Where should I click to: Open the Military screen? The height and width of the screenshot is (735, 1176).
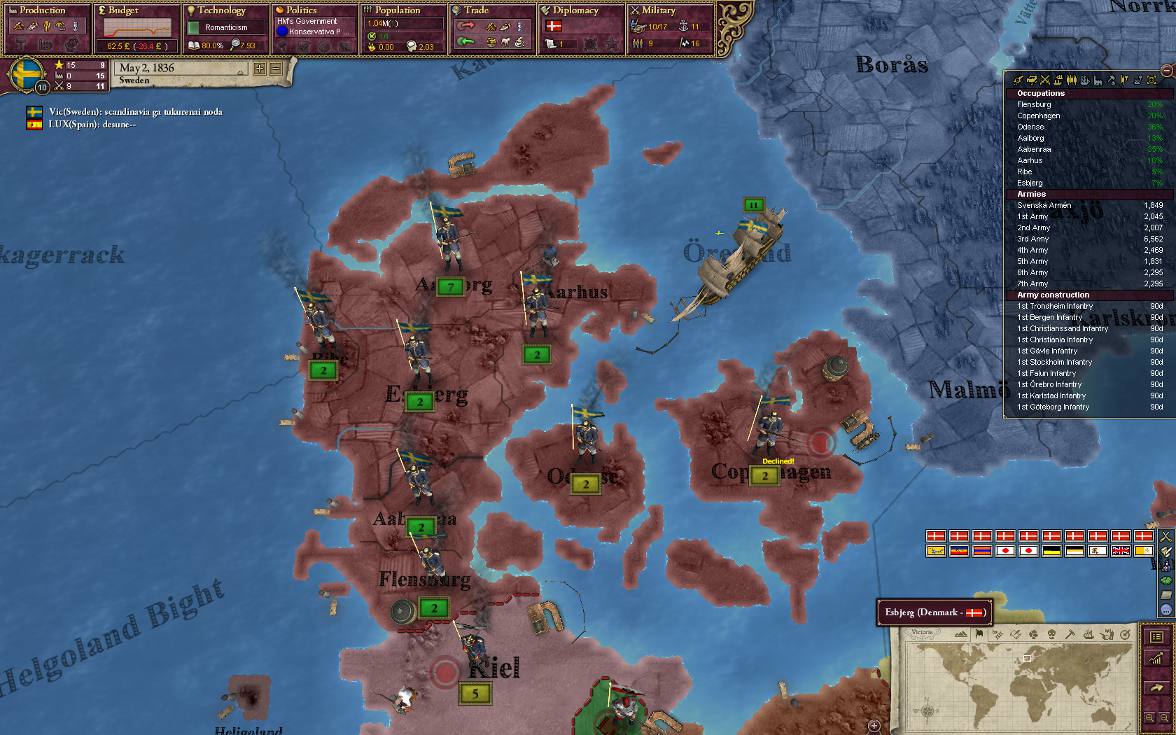point(665,10)
